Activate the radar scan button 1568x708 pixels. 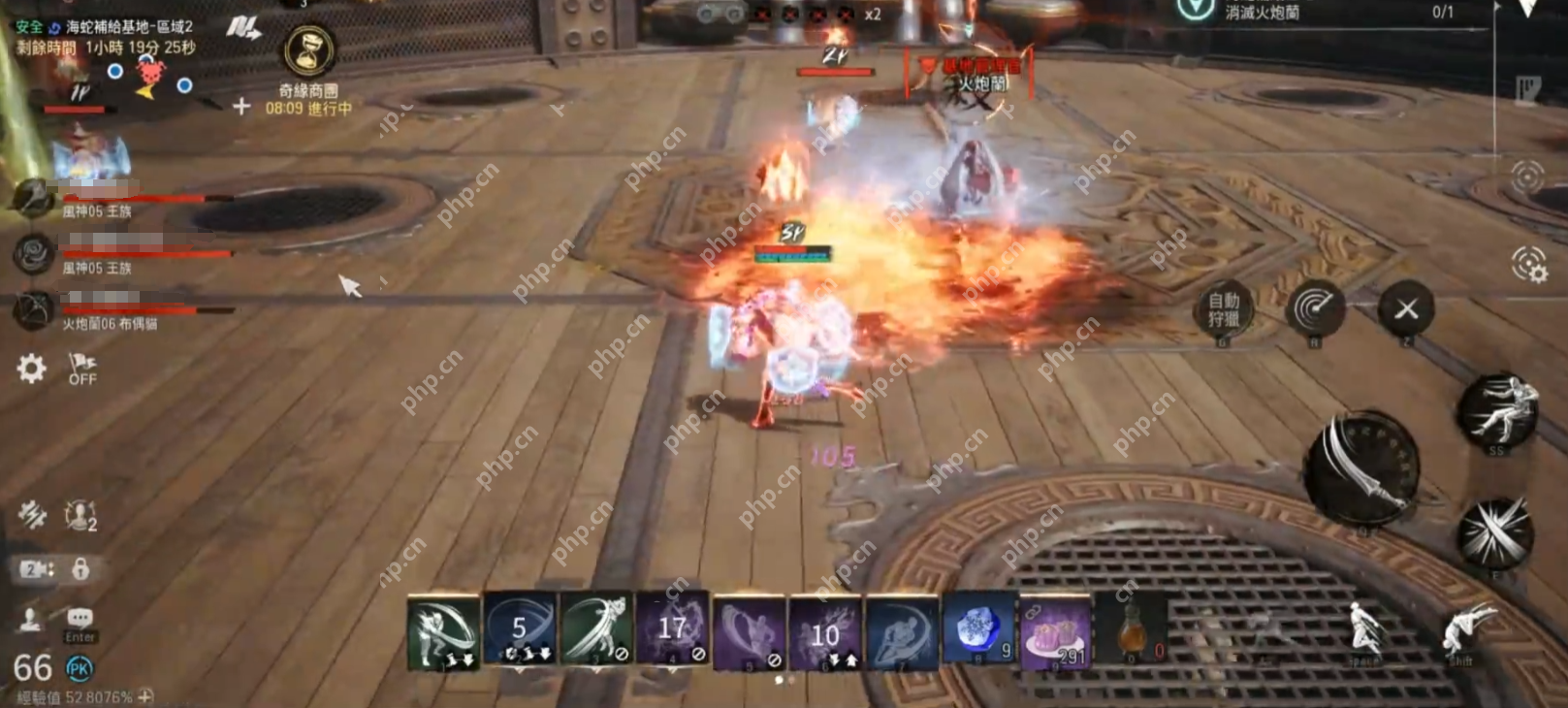tap(1315, 309)
